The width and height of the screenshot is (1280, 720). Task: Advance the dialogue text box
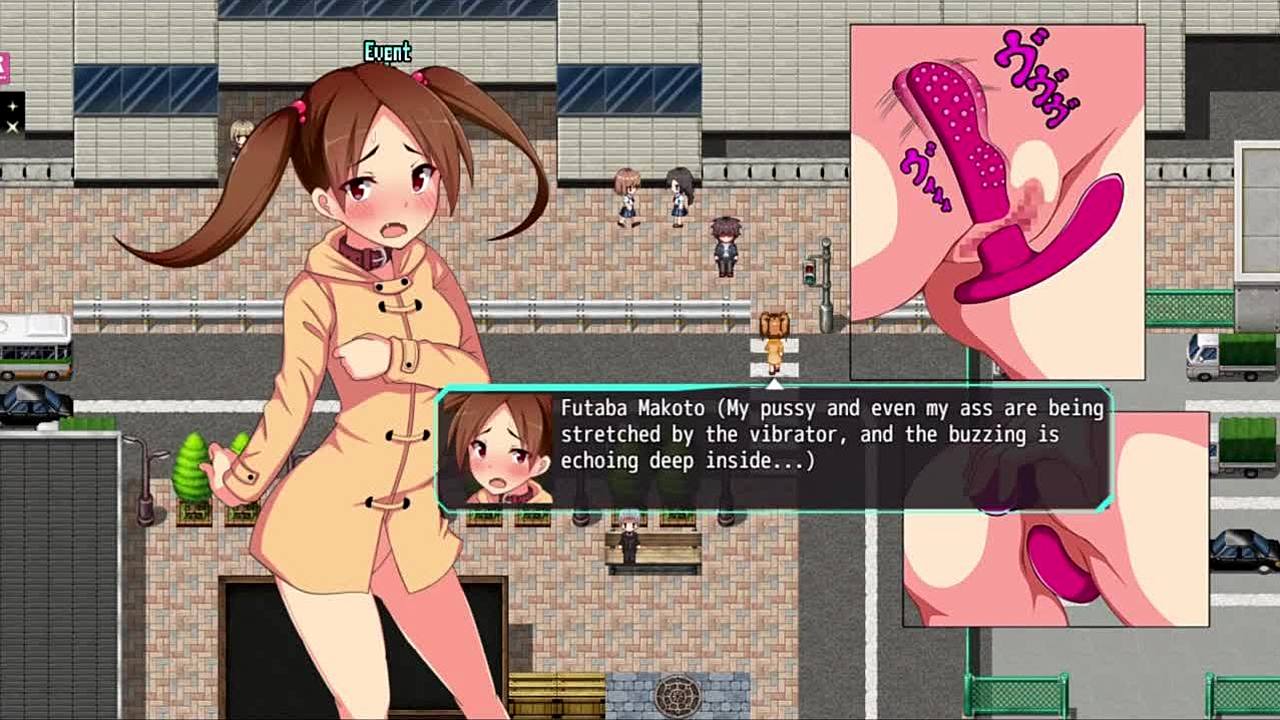pos(773,450)
